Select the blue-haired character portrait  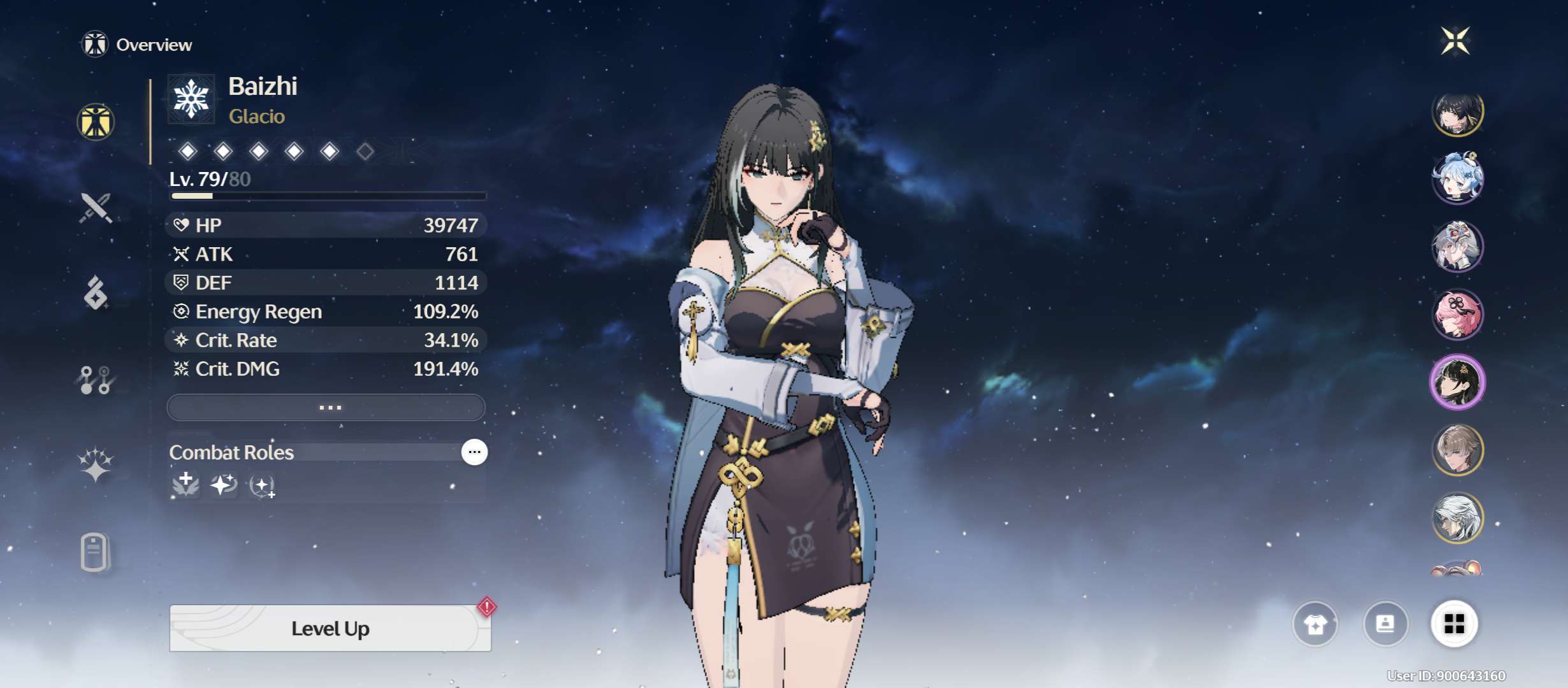tap(1458, 178)
